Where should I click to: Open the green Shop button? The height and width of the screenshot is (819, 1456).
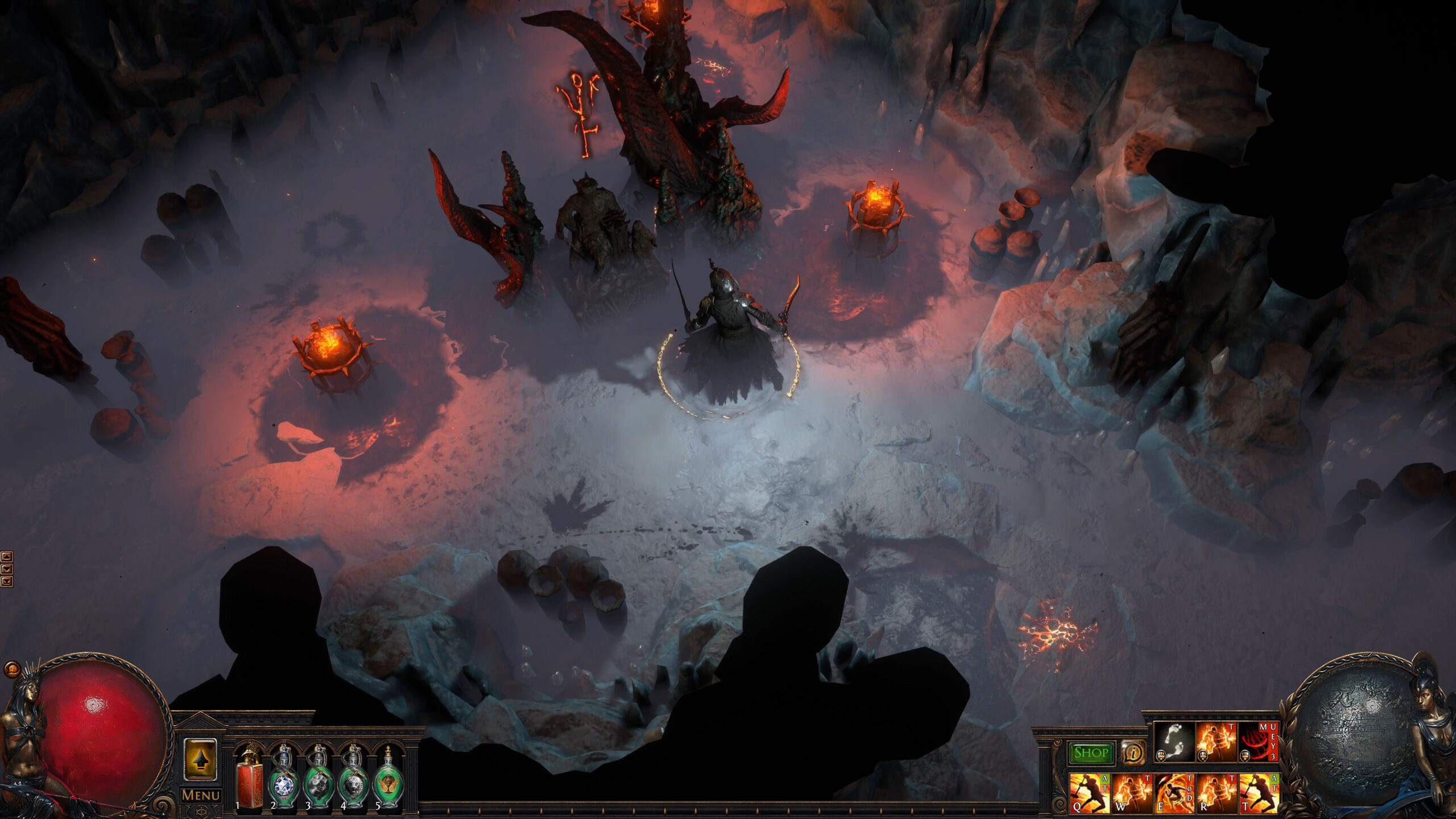click(x=1090, y=753)
